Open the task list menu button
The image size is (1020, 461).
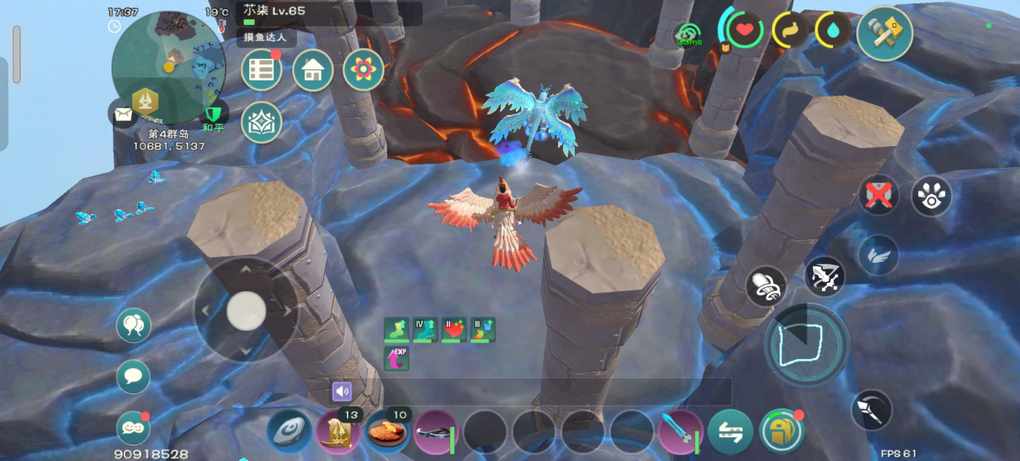tap(262, 70)
